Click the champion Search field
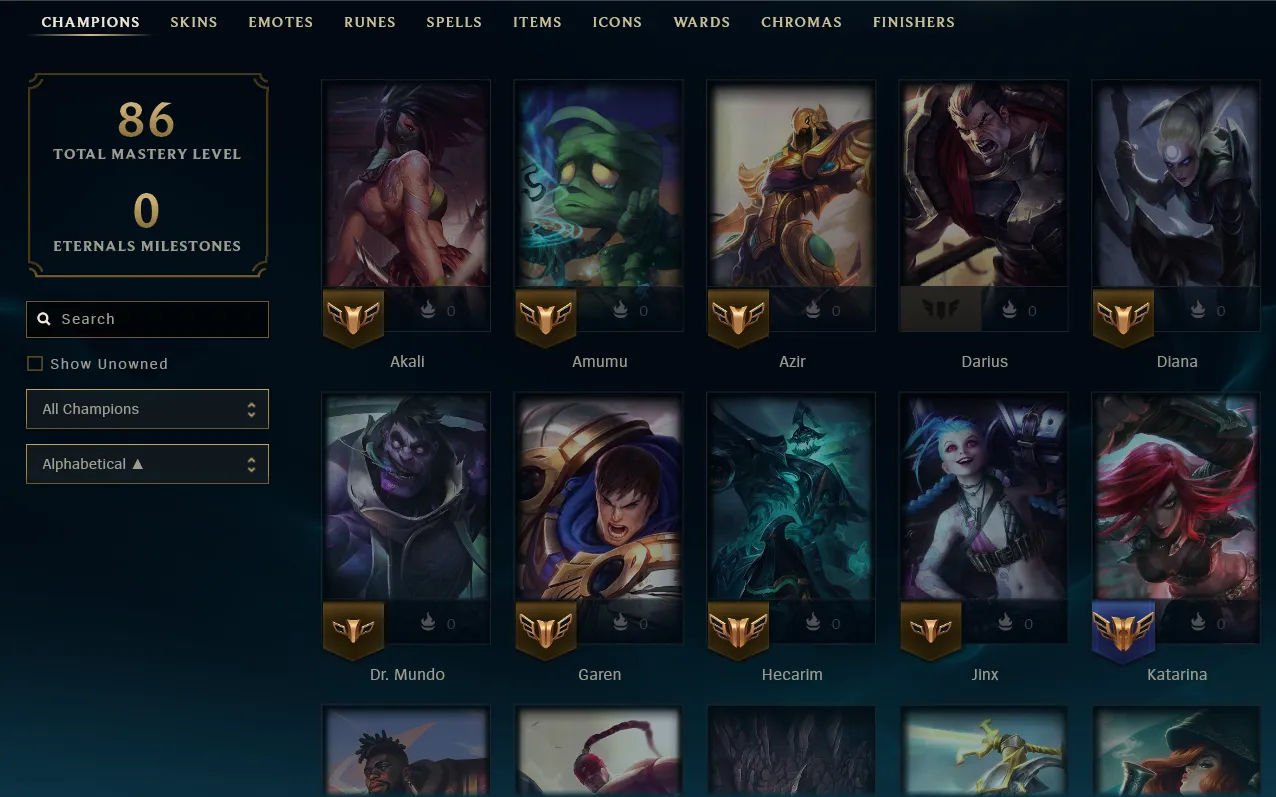This screenshot has height=797, width=1276. coord(160,319)
